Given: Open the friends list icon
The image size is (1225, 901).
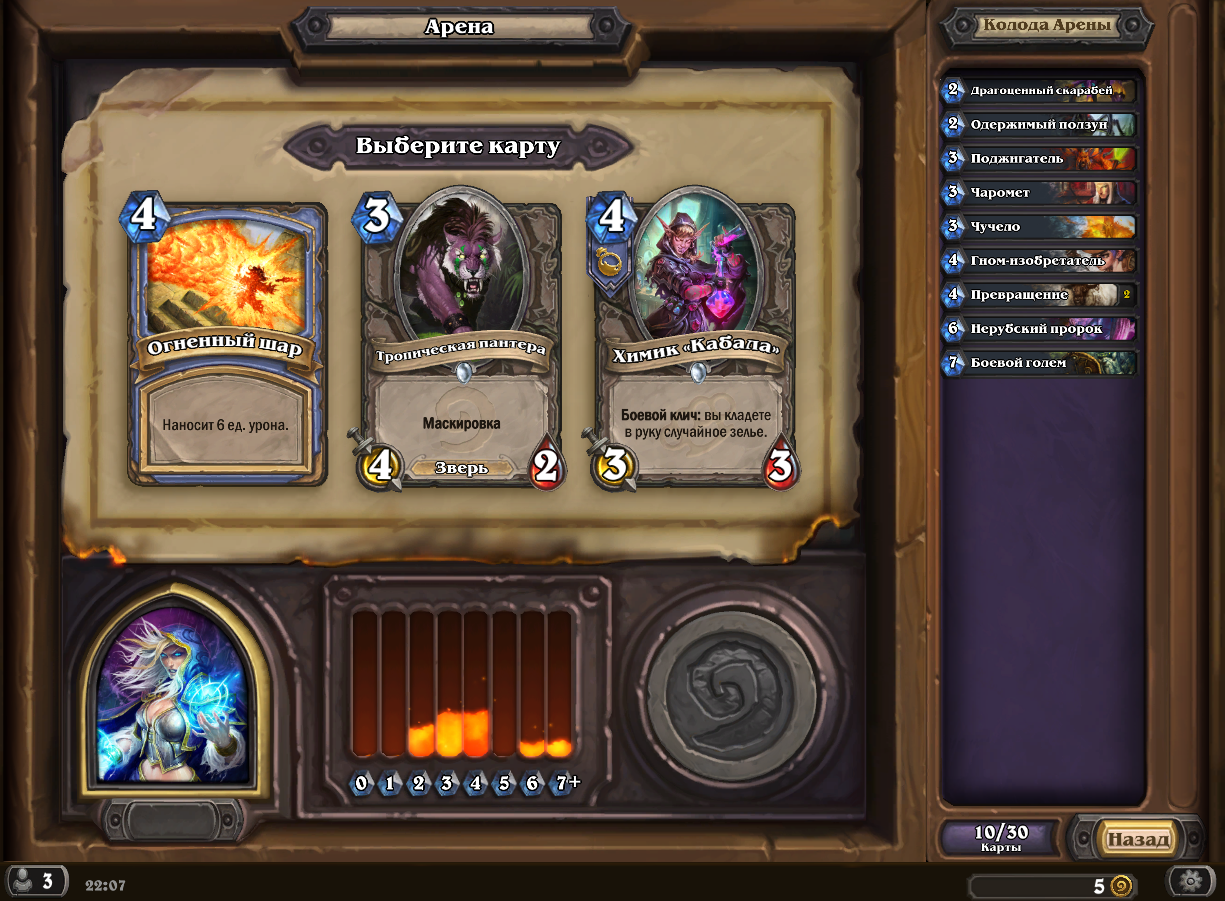Looking at the screenshot, I should click(35, 881).
